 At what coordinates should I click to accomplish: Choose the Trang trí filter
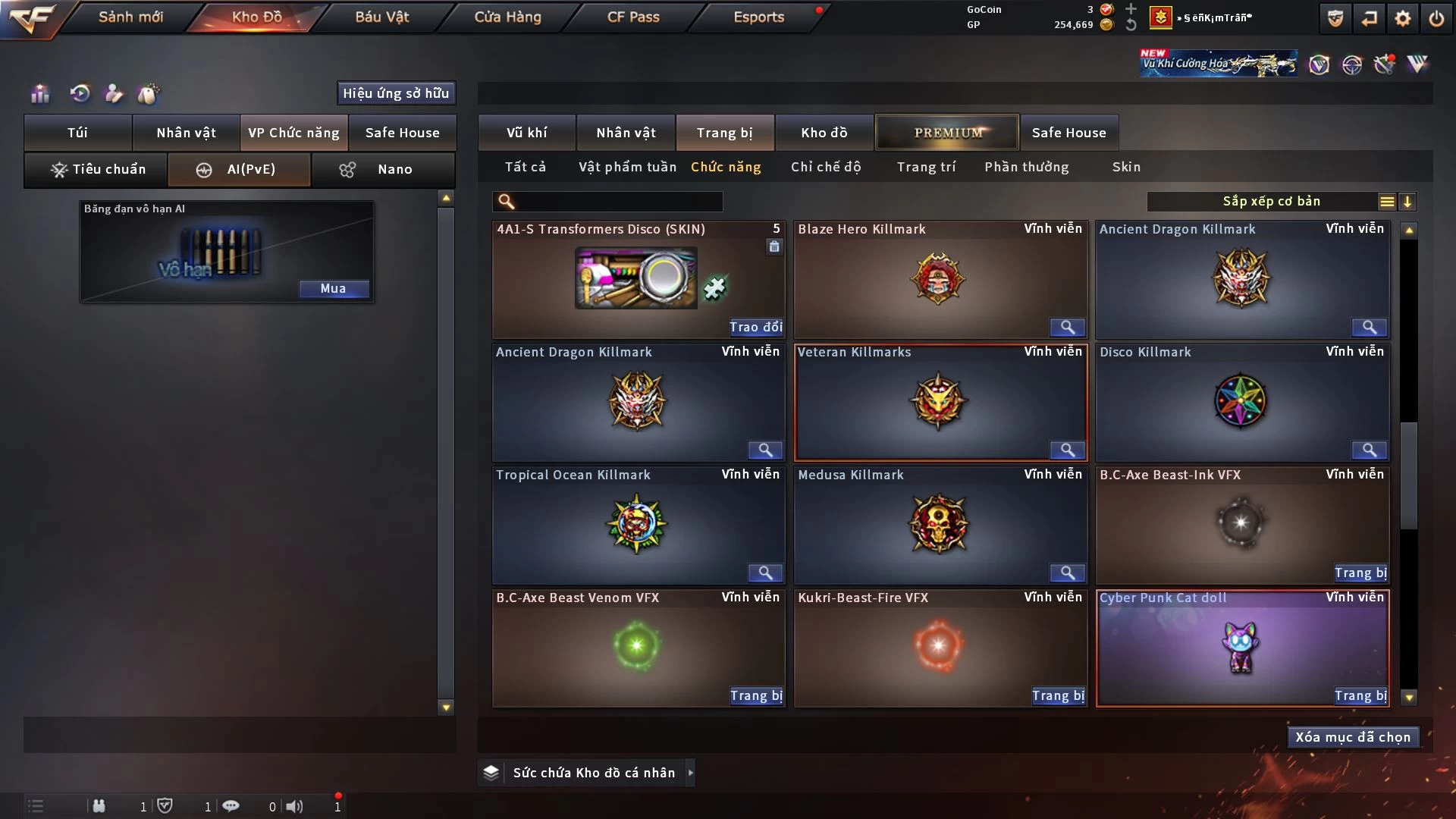[x=926, y=167]
